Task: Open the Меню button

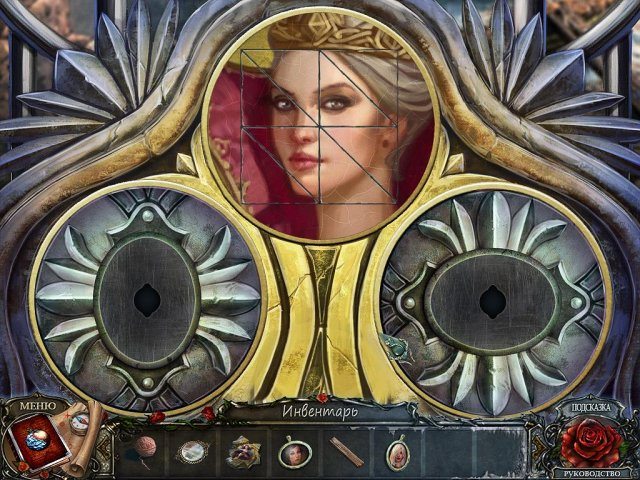Action: 37,405
